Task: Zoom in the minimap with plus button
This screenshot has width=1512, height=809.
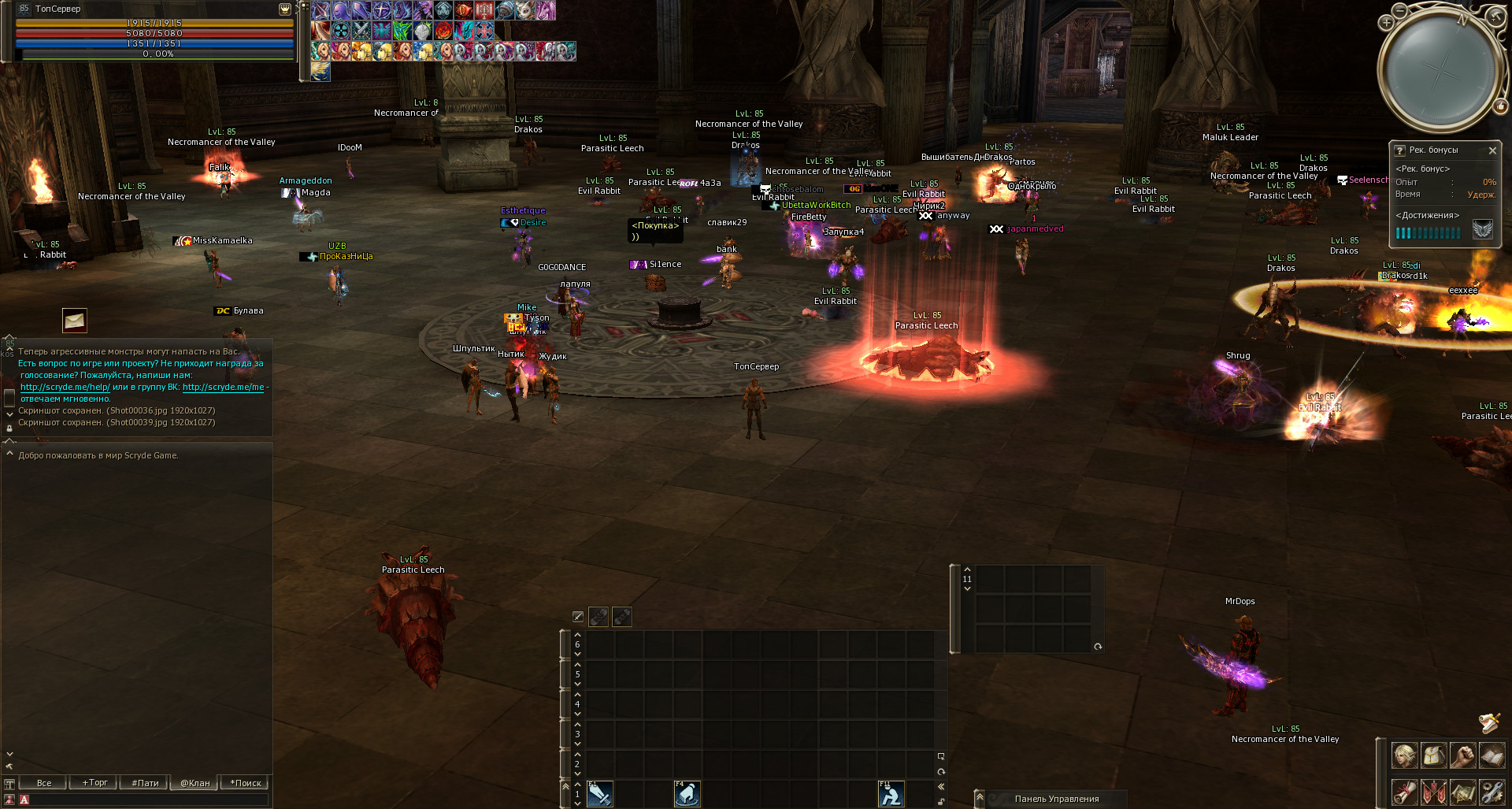Action: coord(1387,23)
